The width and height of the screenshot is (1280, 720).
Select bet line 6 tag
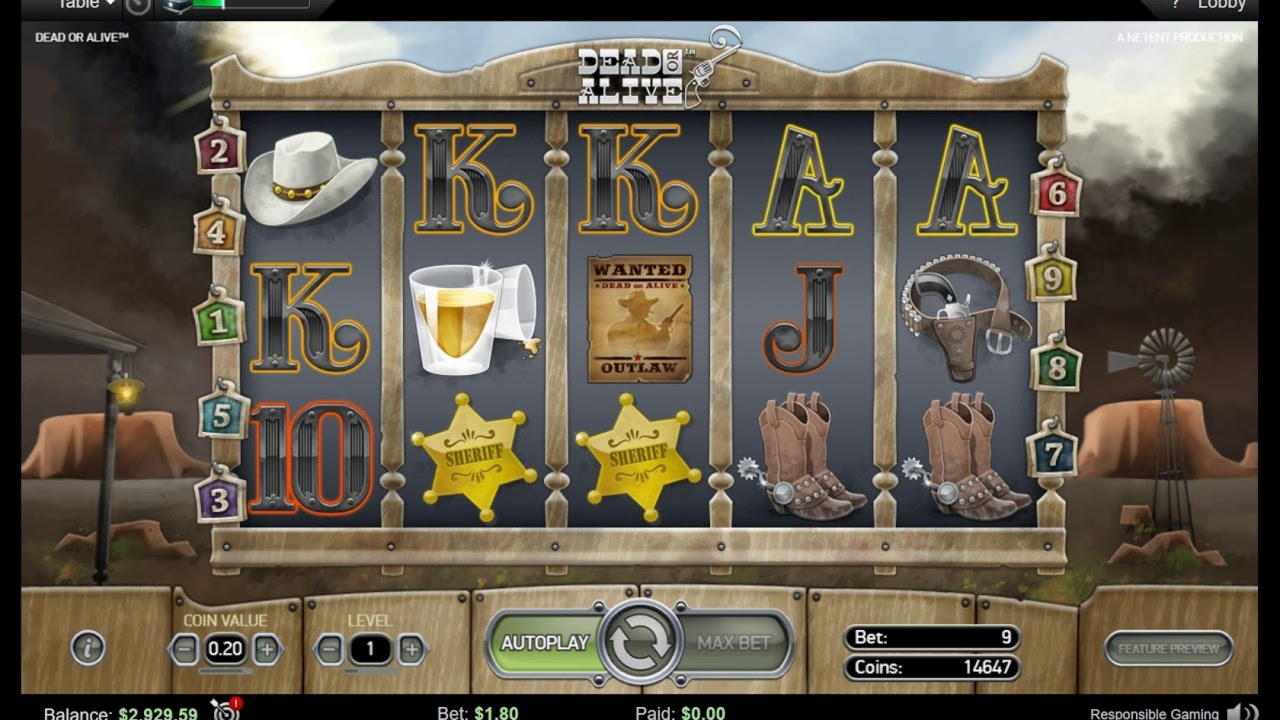tap(1057, 193)
